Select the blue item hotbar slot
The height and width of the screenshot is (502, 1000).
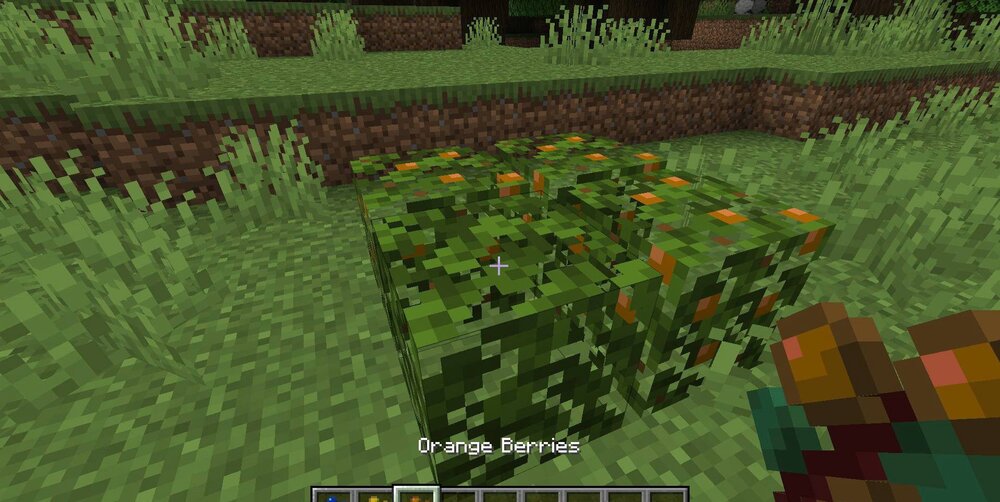[332, 495]
